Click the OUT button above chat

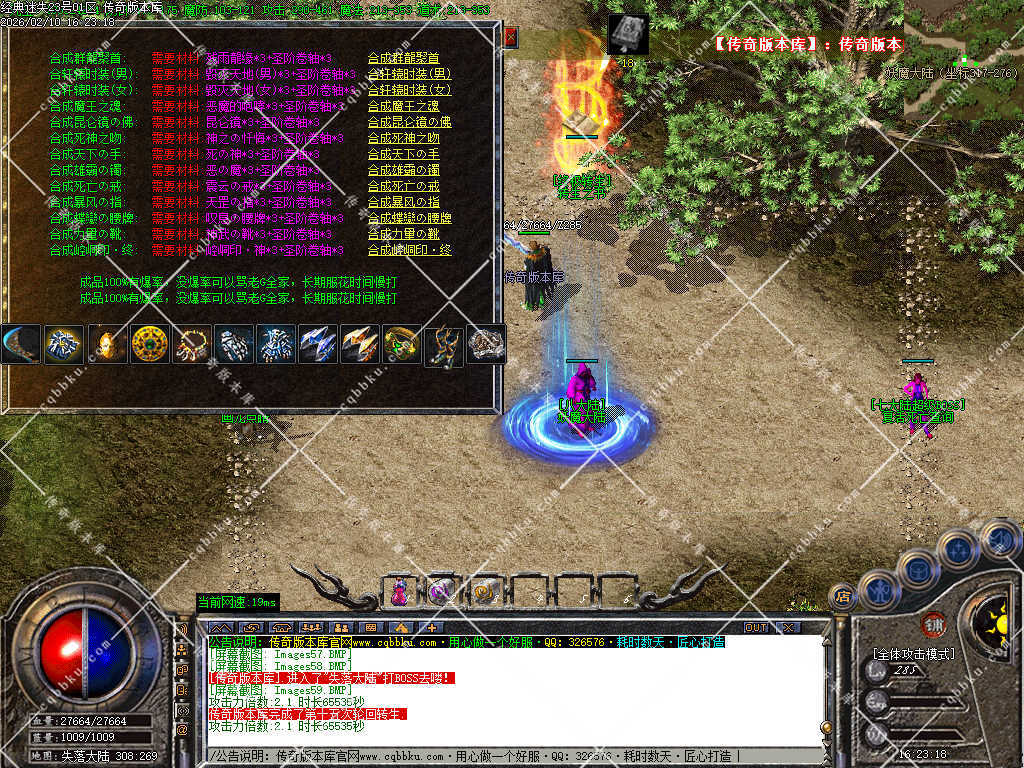coord(756,627)
